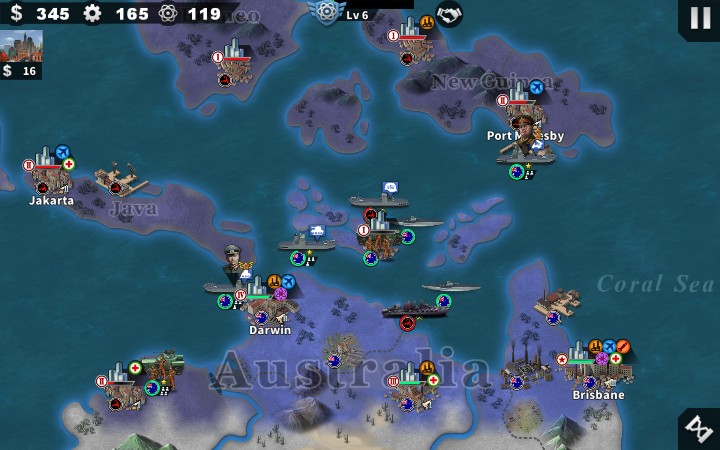The image size is (720, 450).
Task: Open diplomacy via the handshake icon
Action: [450, 14]
